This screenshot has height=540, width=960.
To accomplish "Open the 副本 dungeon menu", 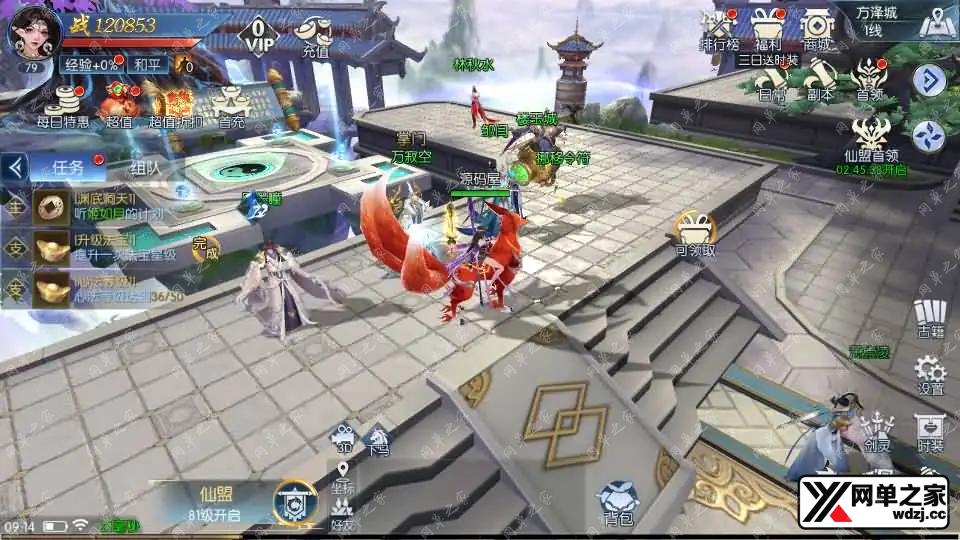I will [820, 80].
